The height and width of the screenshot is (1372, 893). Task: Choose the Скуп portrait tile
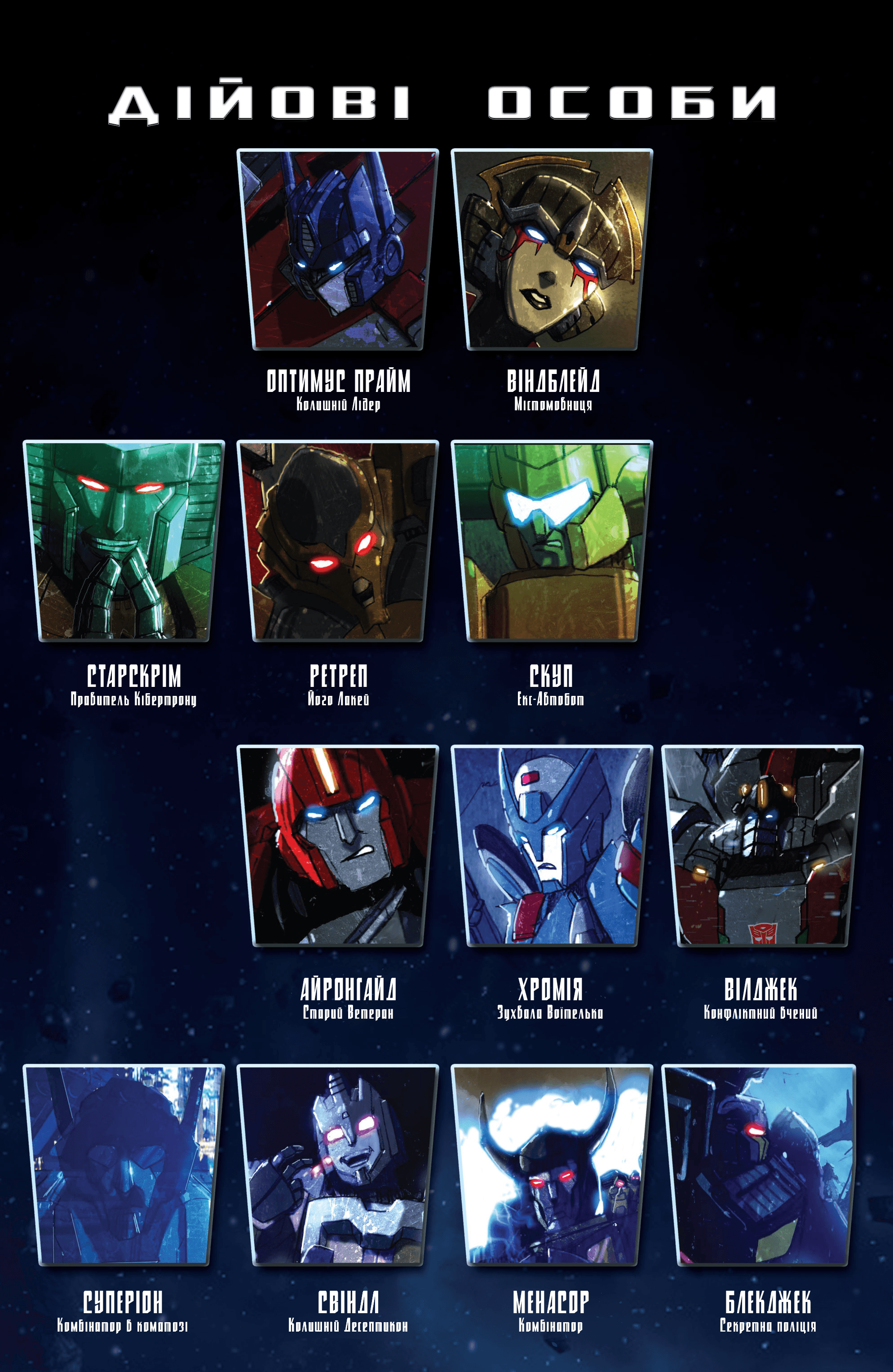552,541
